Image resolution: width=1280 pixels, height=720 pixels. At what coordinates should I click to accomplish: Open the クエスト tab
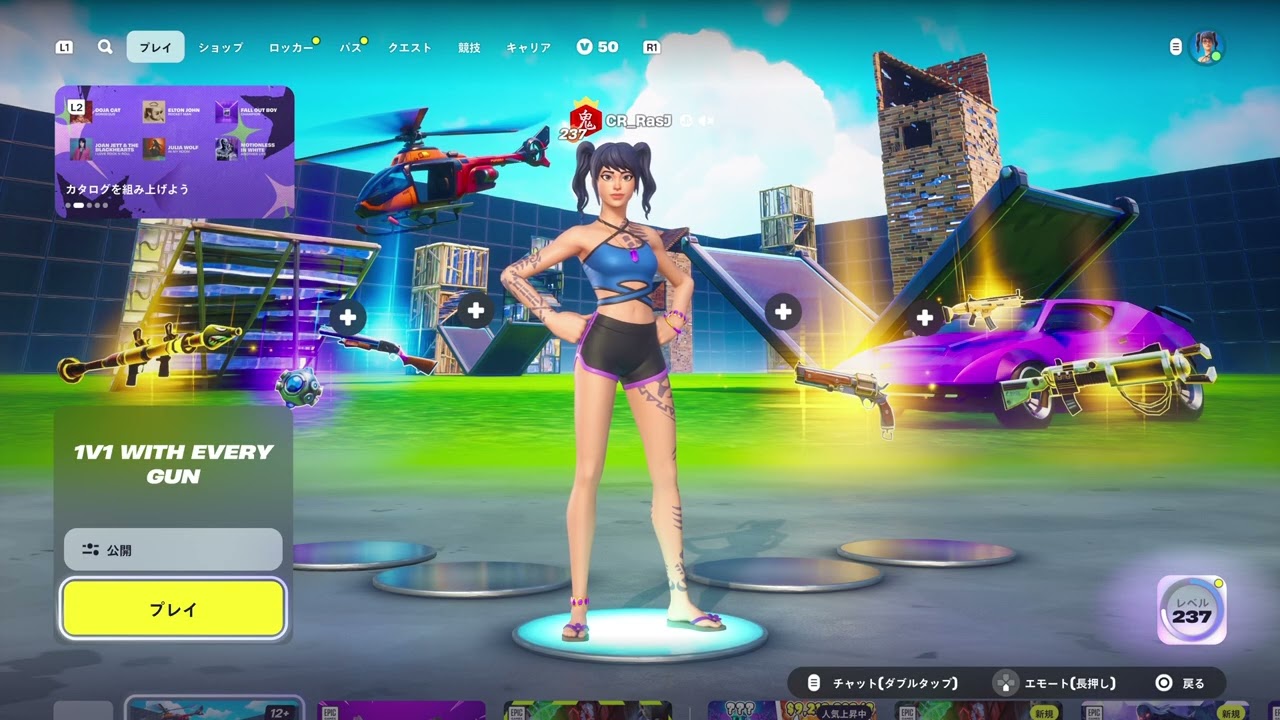tap(410, 47)
